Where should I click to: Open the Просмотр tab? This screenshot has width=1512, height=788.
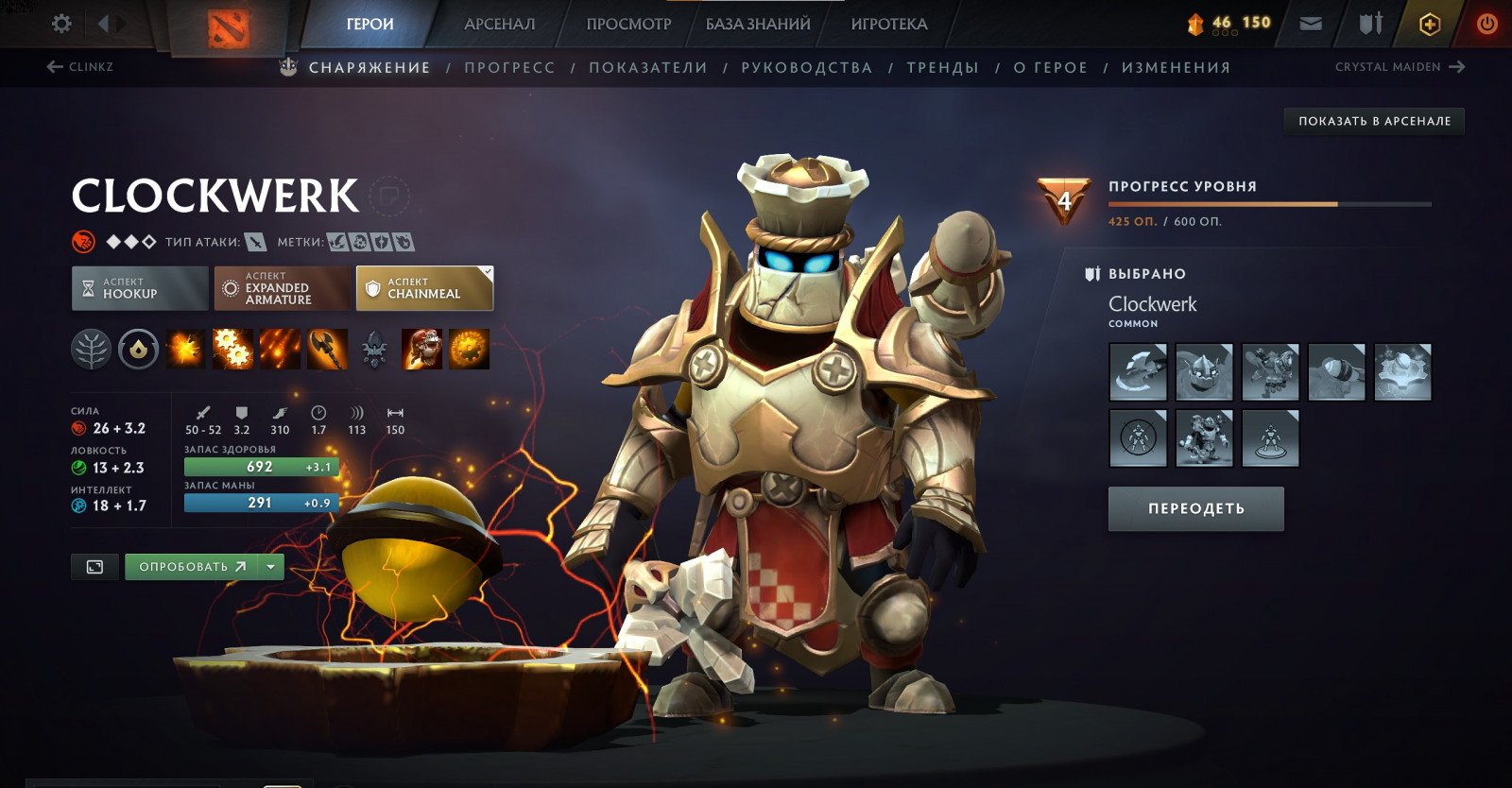point(628,25)
